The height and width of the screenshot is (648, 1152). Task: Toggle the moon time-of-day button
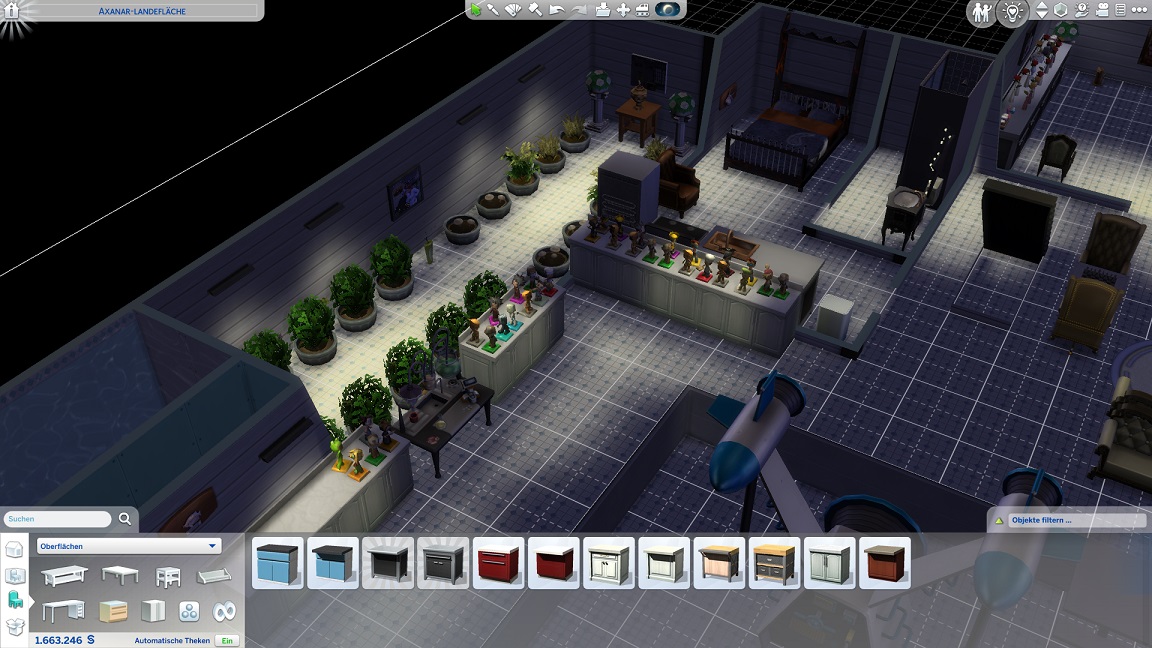coord(667,10)
